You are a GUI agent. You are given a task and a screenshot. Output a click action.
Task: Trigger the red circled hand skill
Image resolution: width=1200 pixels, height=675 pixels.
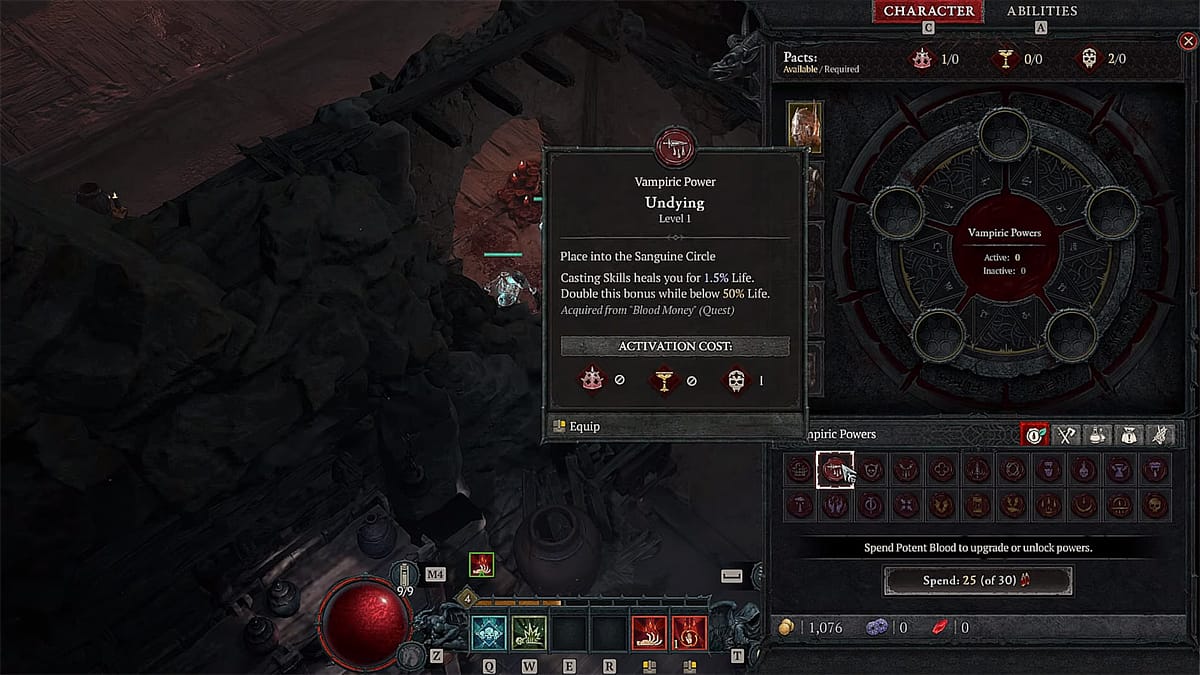click(689, 634)
